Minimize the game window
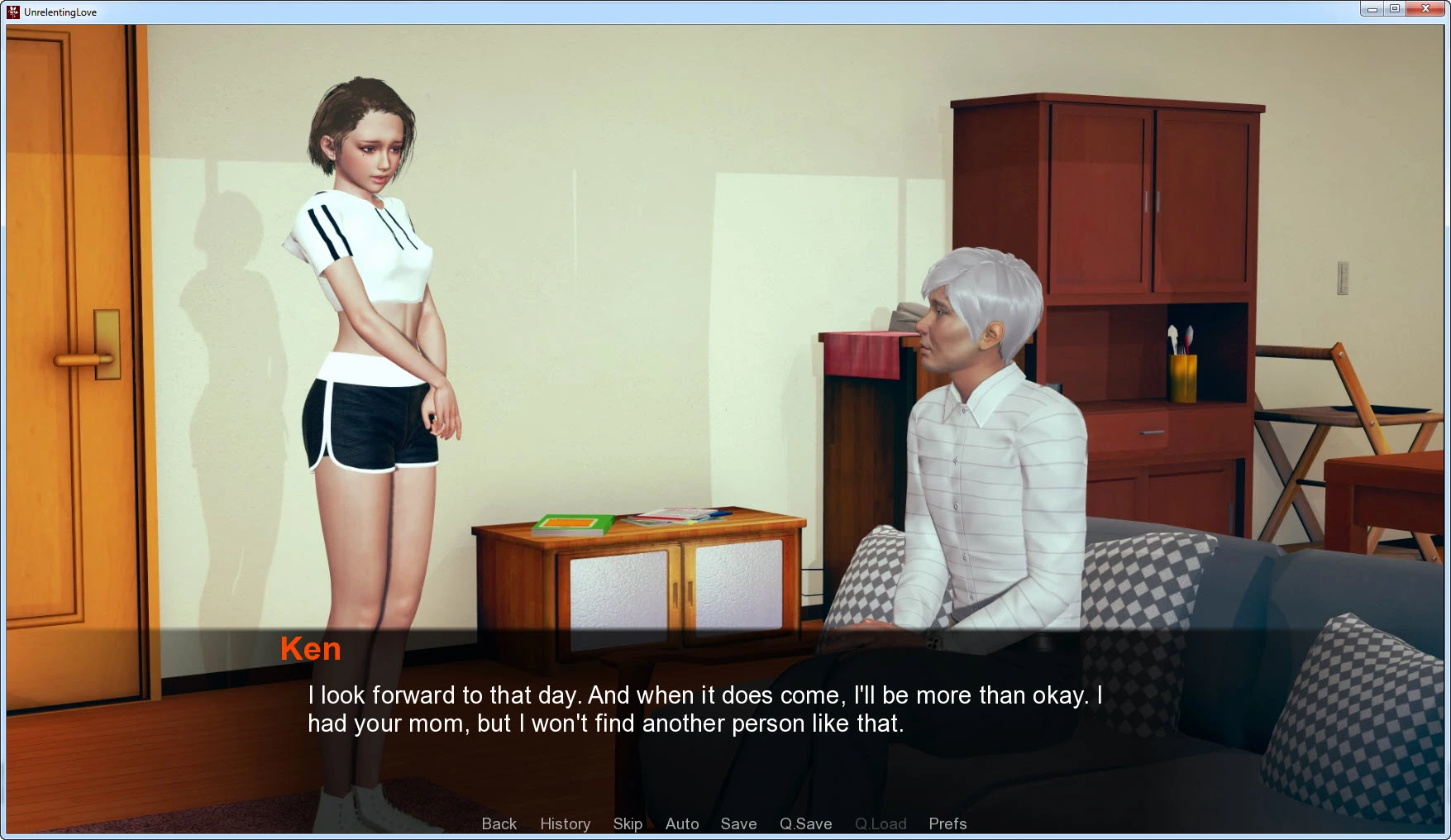Image resolution: width=1451 pixels, height=840 pixels. pyautogui.click(x=1372, y=9)
